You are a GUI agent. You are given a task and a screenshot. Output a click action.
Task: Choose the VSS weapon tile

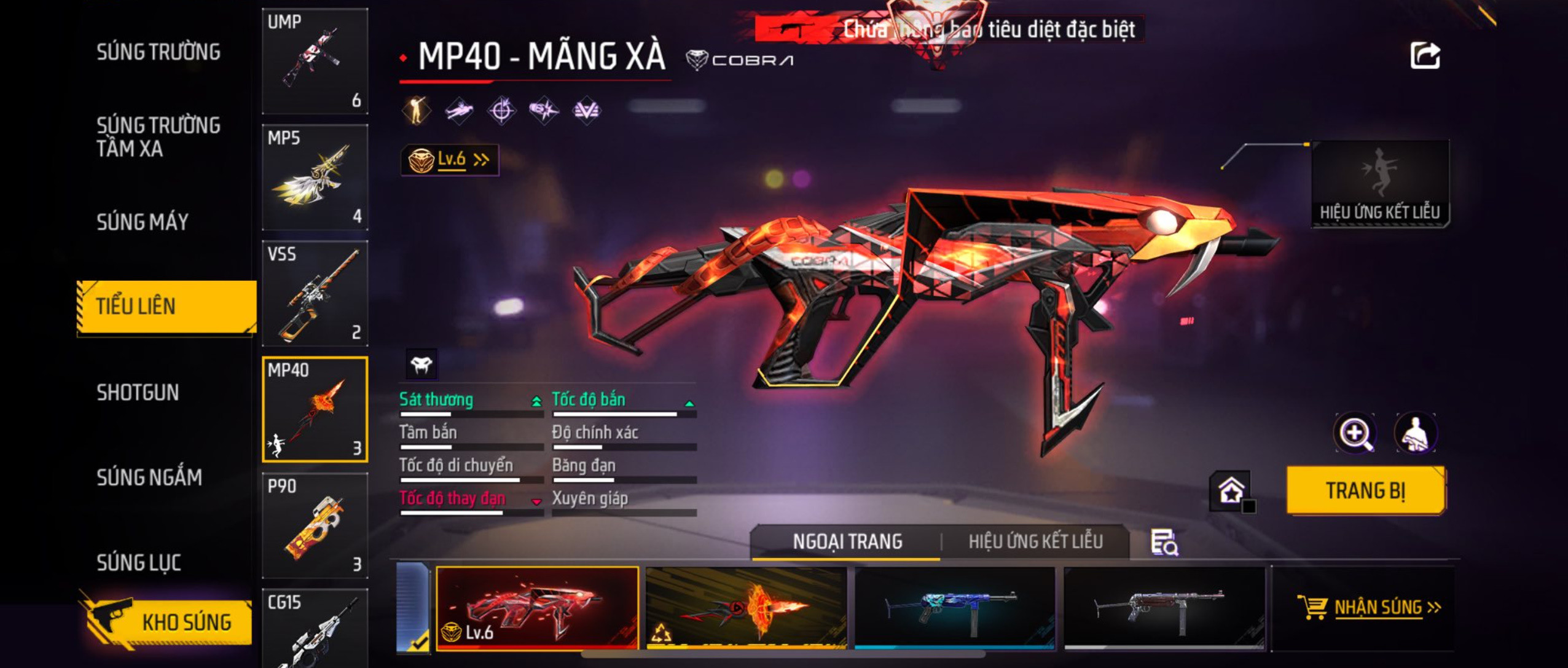tap(315, 293)
